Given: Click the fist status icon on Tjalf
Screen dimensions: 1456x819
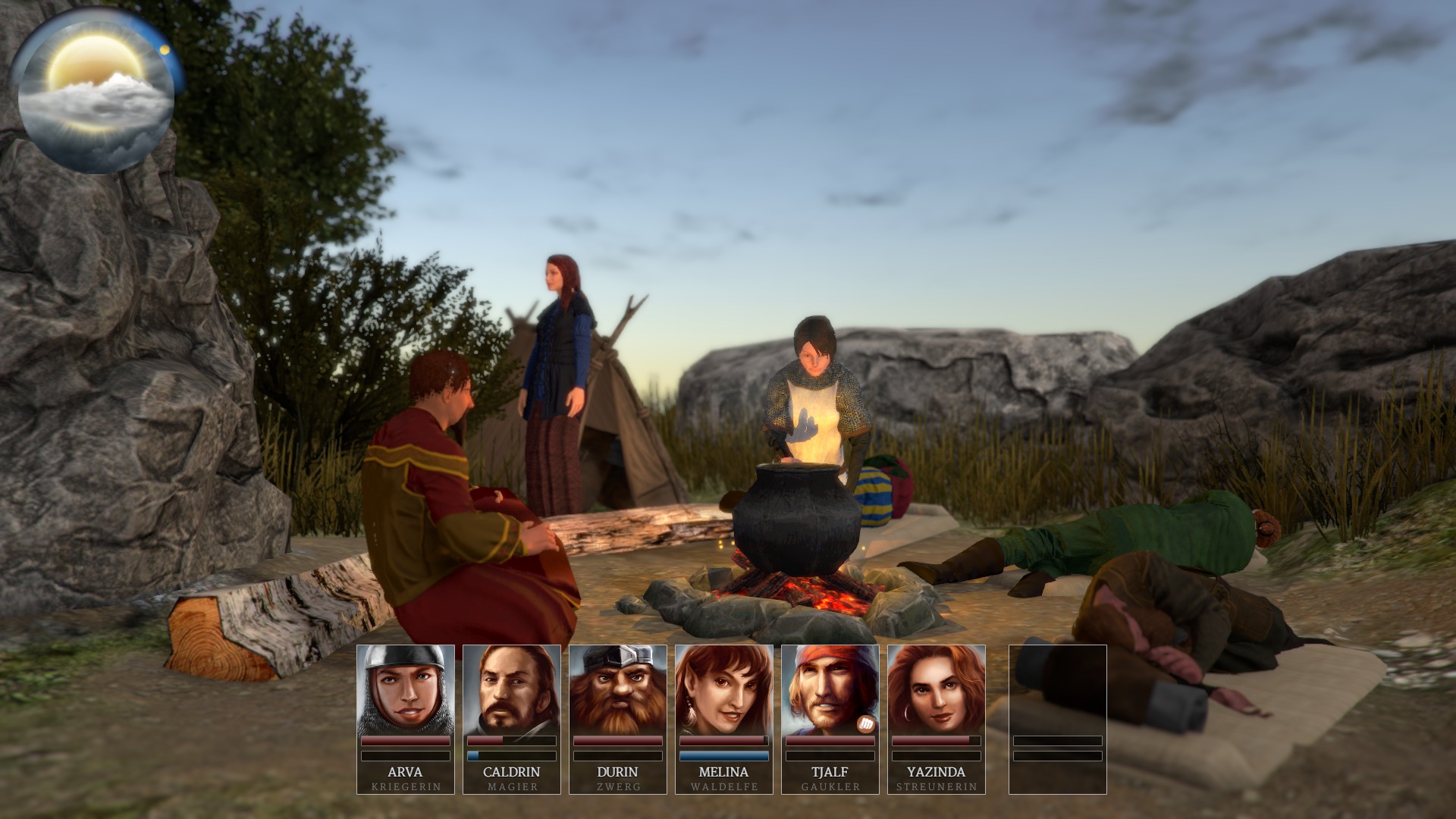Looking at the screenshot, I should (x=865, y=724).
